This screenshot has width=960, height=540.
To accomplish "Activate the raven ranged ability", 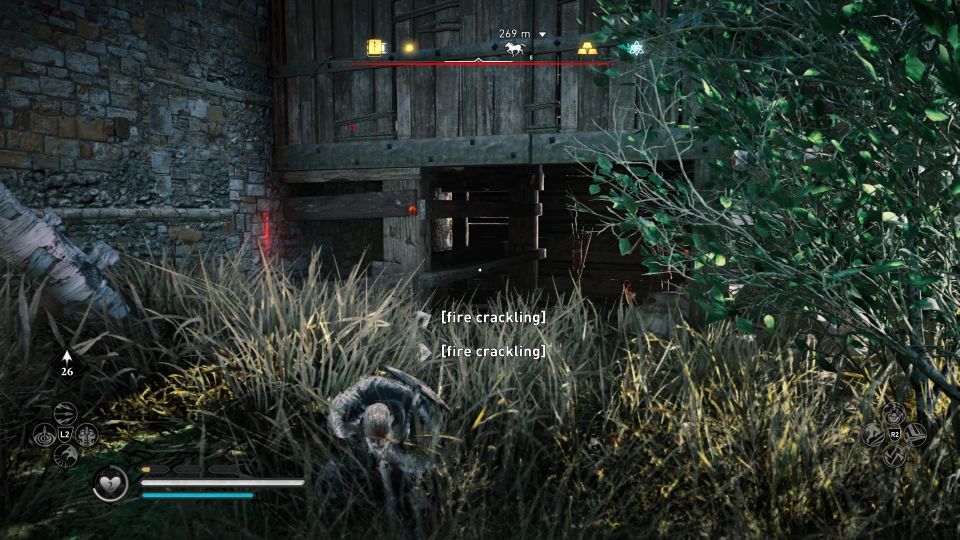I will pos(66,456).
